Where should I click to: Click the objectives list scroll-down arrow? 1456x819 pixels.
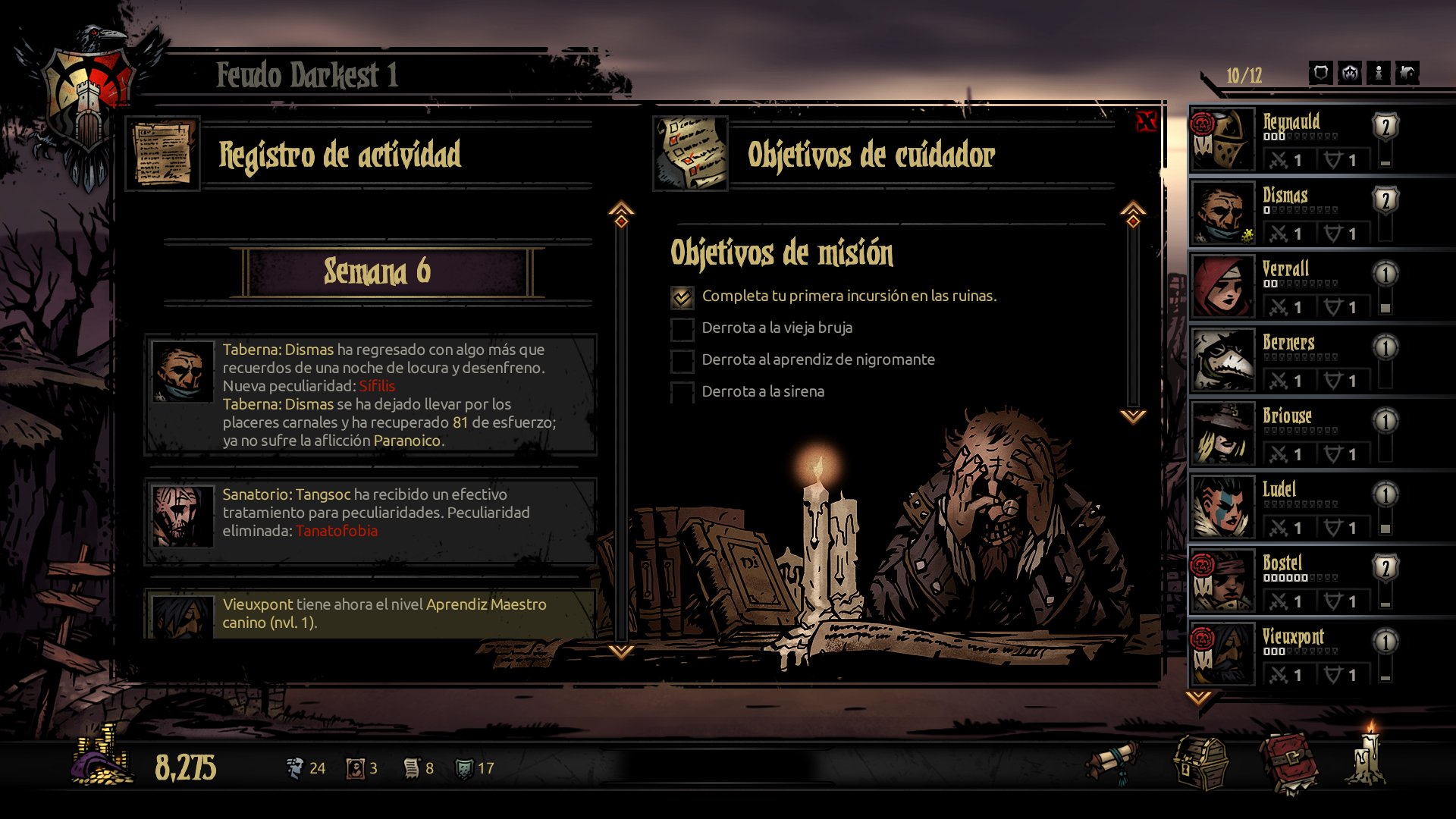tap(1133, 416)
